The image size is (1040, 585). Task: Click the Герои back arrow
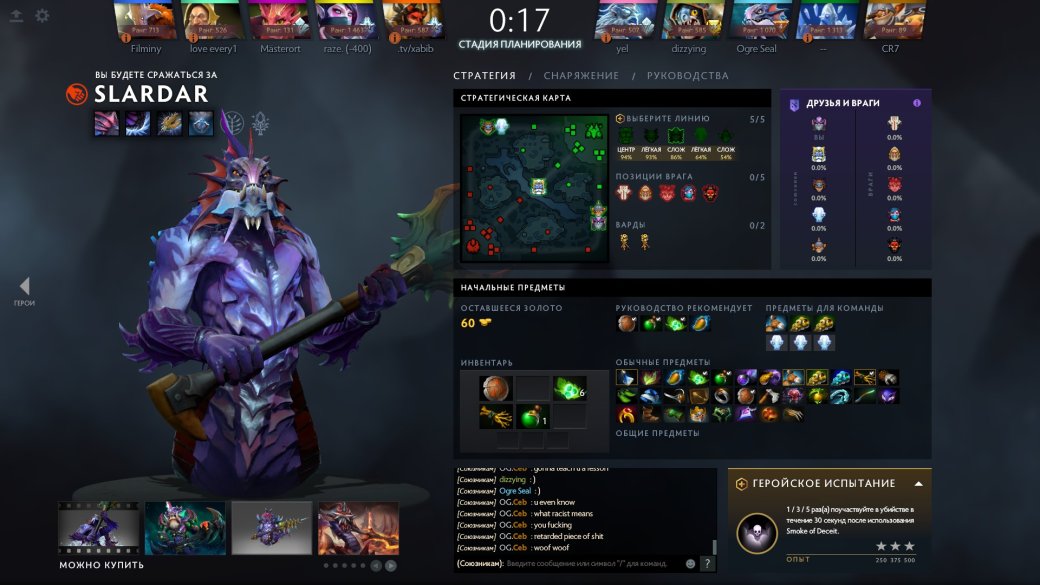tap(24, 287)
